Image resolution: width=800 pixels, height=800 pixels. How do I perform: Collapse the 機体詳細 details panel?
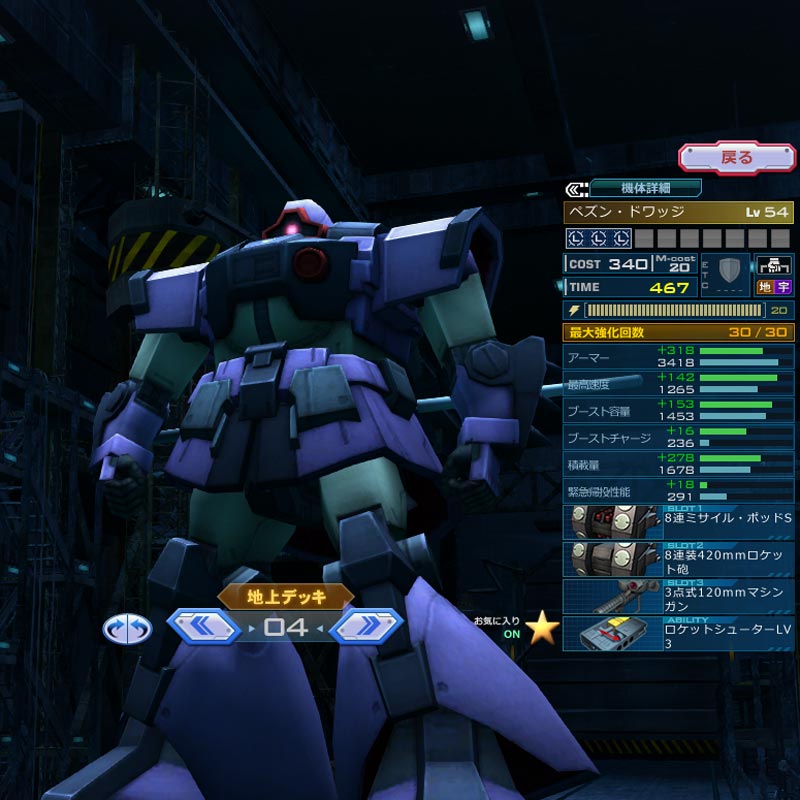coord(577,188)
